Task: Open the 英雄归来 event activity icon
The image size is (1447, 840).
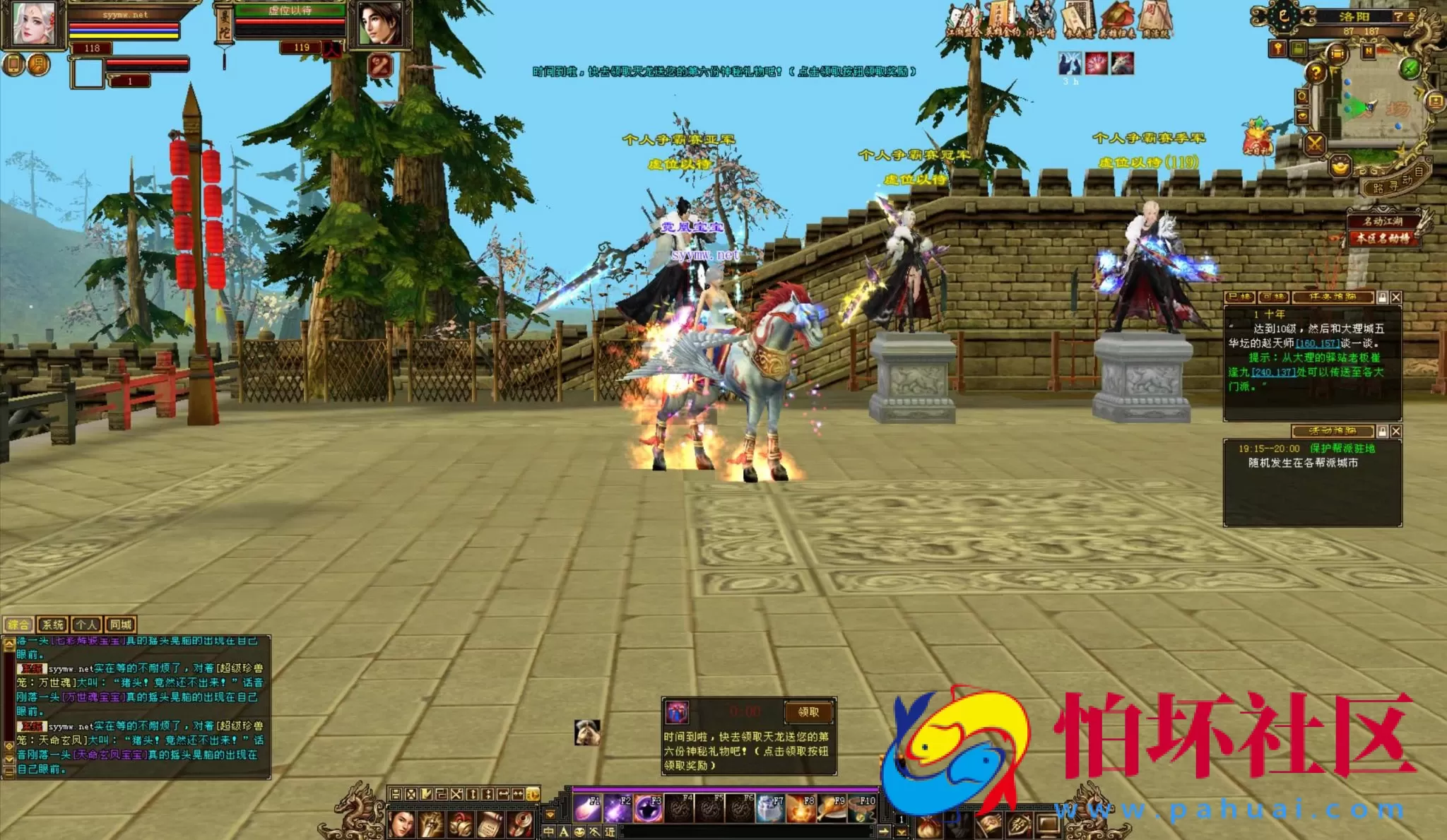Action: [x=1117, y=16]
